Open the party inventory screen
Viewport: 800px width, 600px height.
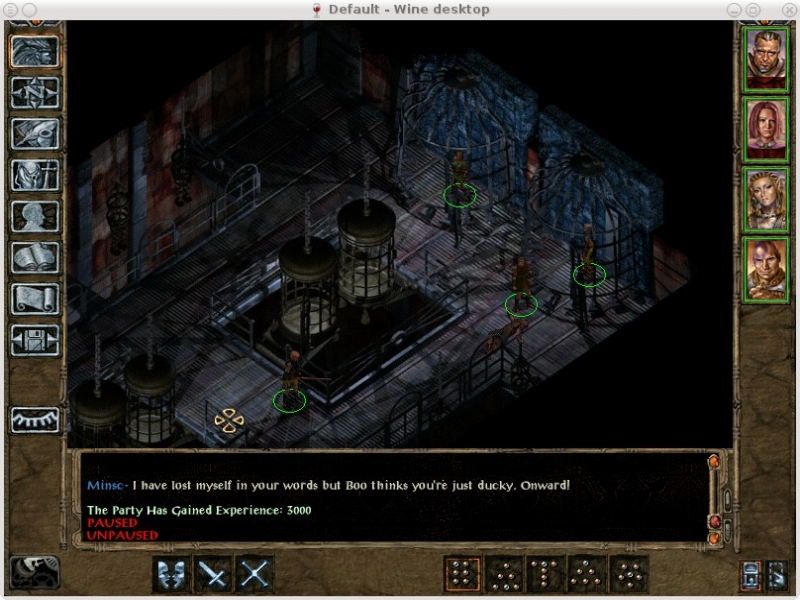pos(35,175)
